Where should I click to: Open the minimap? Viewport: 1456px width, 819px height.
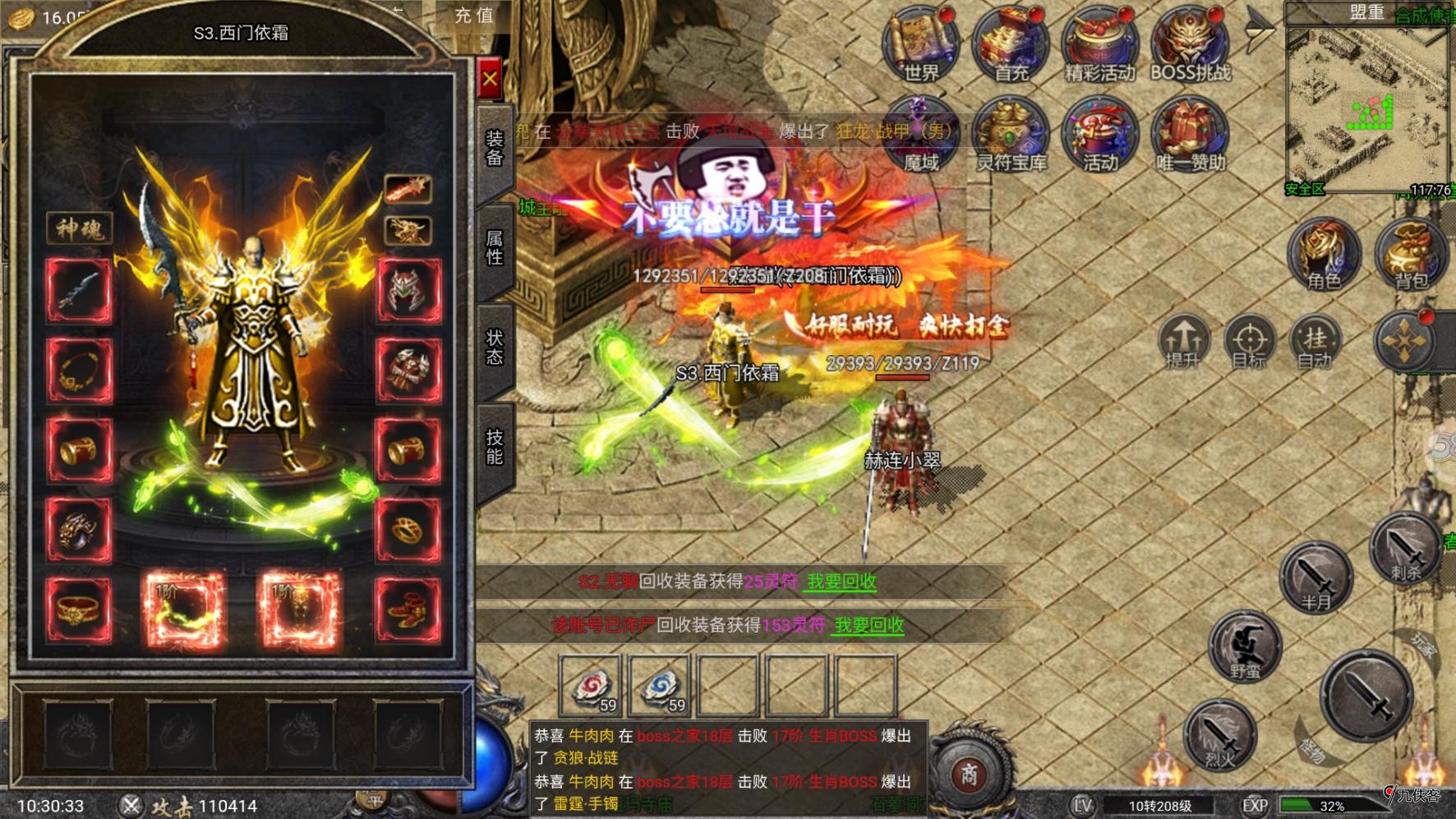(x=1366, y=107)
